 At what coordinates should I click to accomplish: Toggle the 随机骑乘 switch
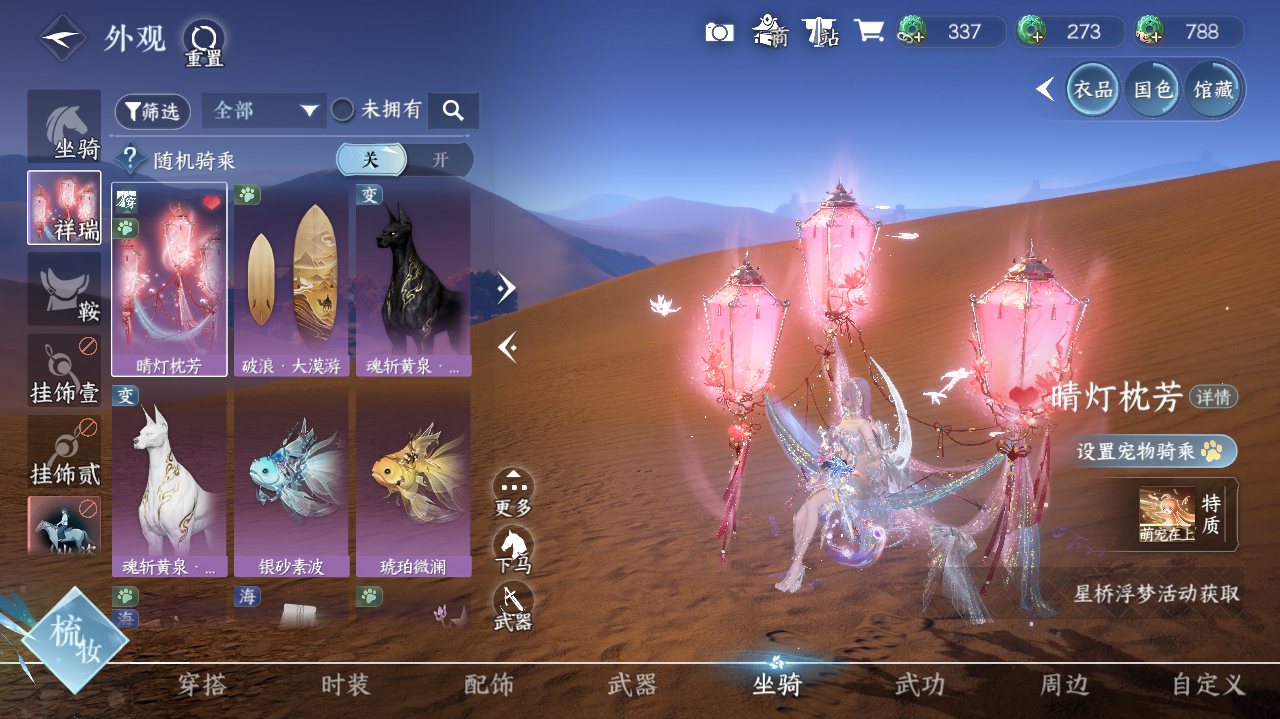point(404,160)
